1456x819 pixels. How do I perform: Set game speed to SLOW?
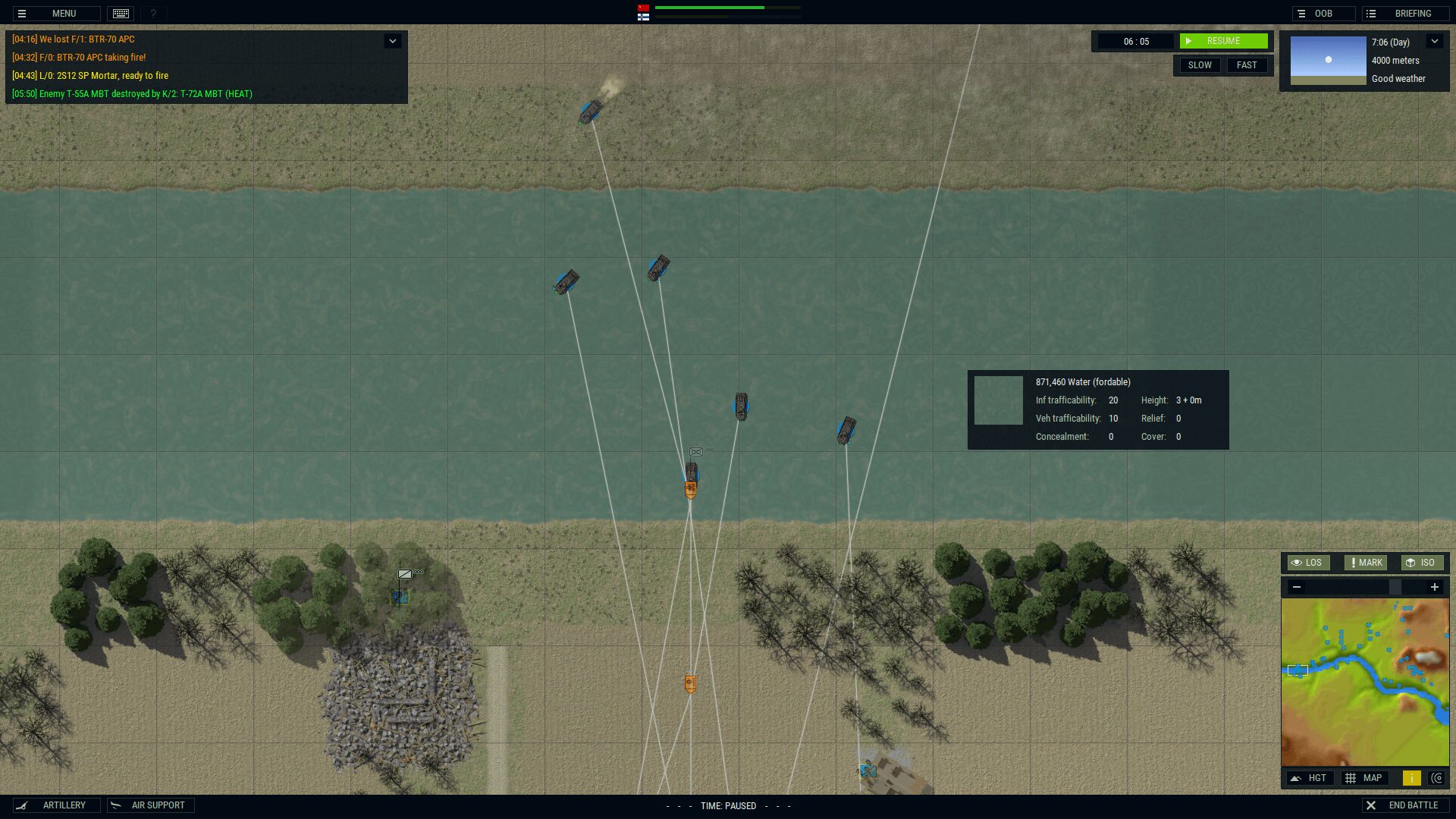coord(1199,65)
